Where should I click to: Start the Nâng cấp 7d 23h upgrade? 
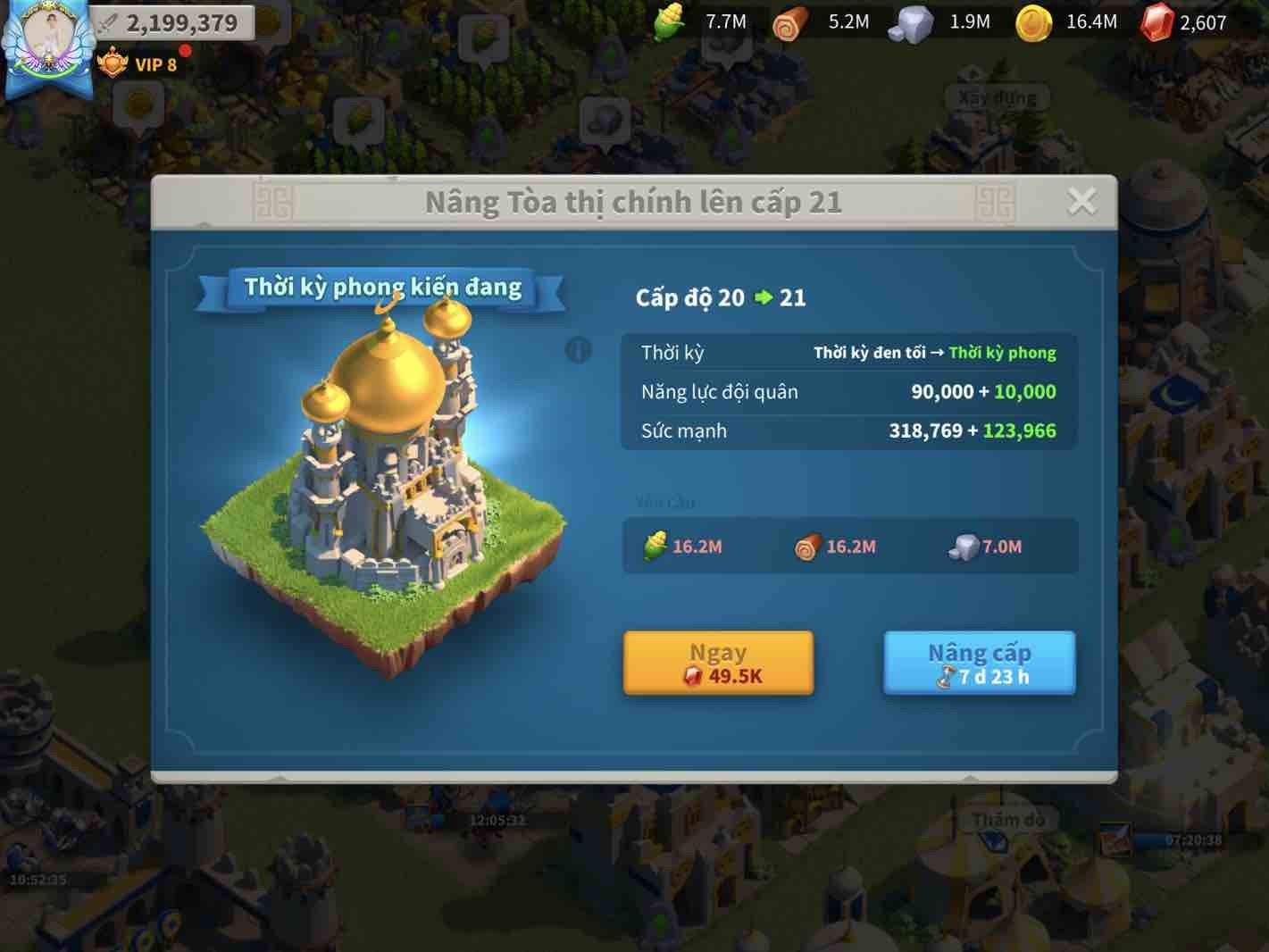point(979,663)
